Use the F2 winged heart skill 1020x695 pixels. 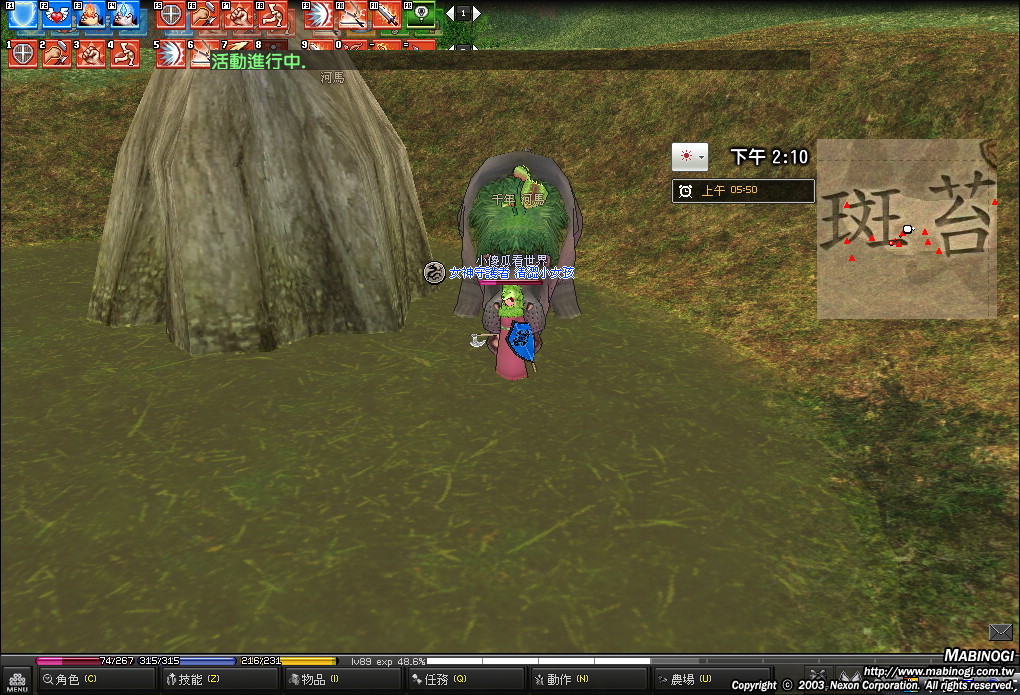click(x=56, y=14)
